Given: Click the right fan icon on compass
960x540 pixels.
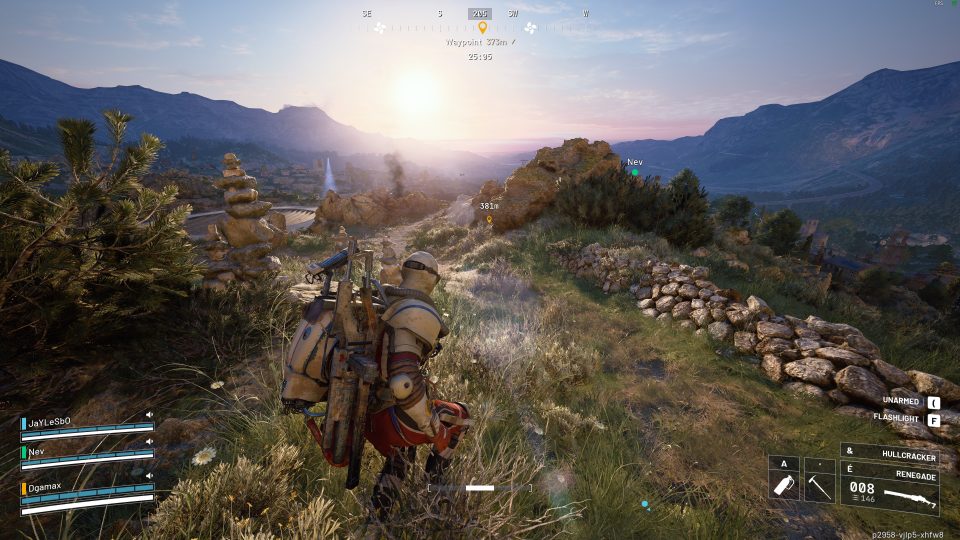Looking at the screenshot, I should (x=530, y=28).
